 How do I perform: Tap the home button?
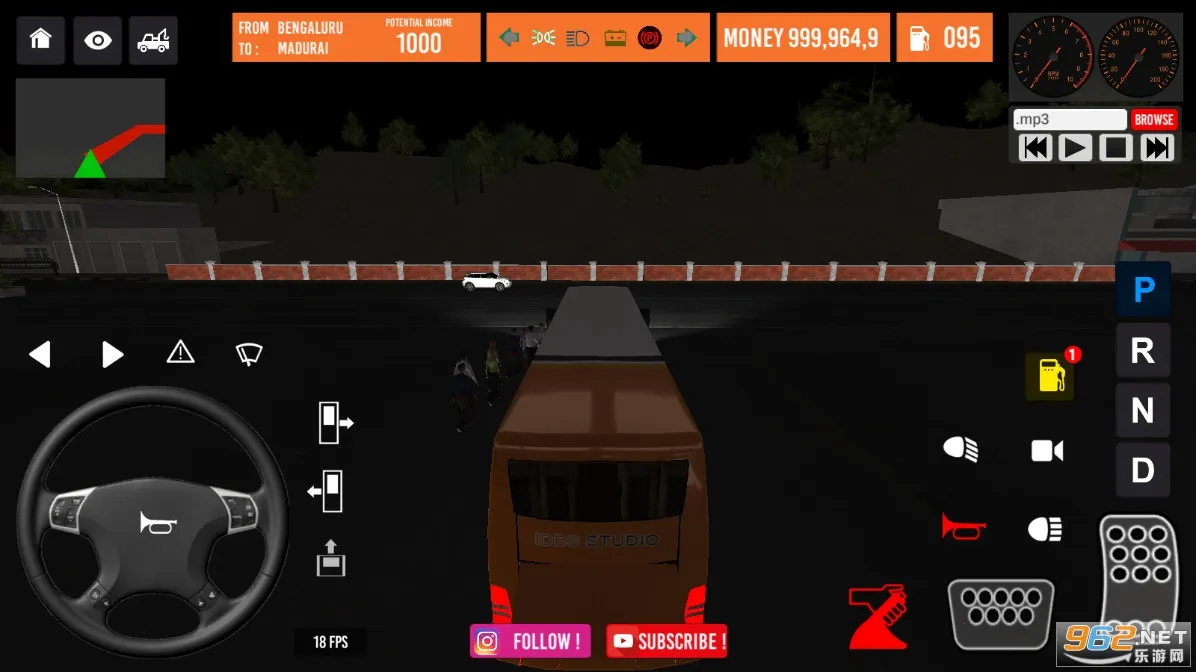40,40
